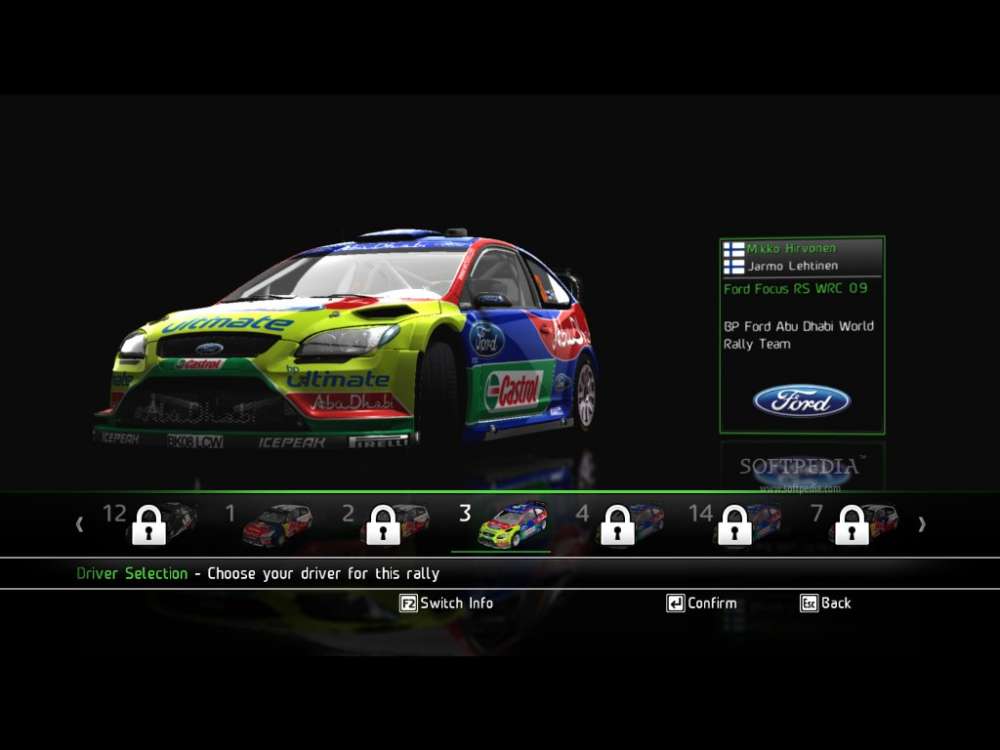Select locked car number 12
Screen dimensions: 1000x750
click(152, 524)
